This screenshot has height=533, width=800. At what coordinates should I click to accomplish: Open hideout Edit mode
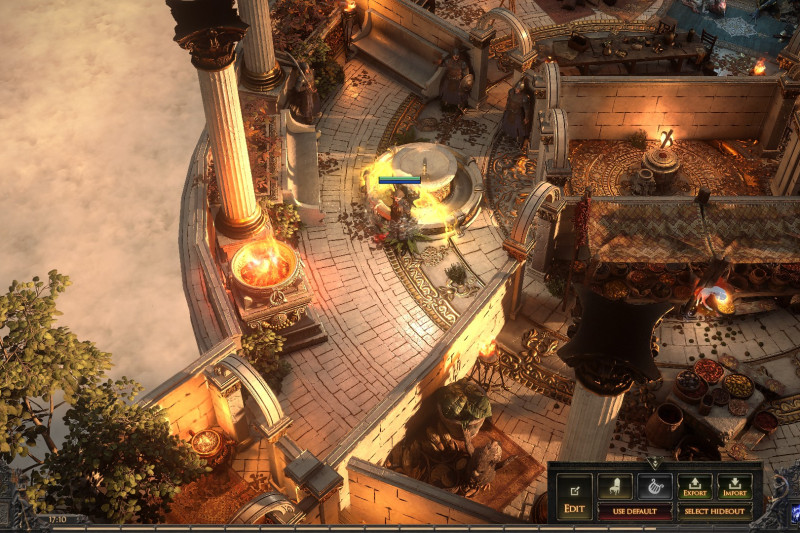574,496
